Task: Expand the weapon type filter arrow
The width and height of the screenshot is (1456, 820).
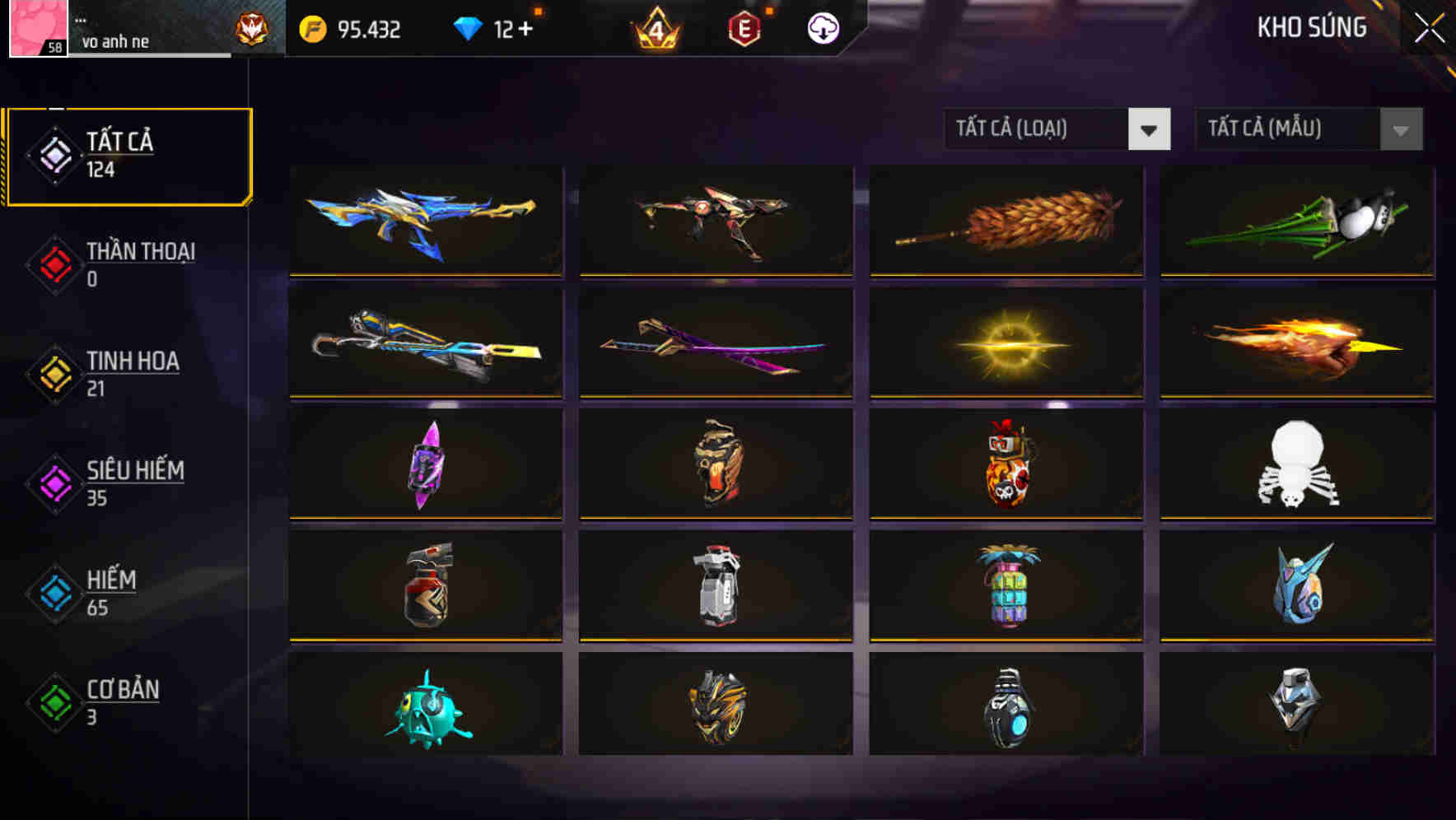Action: [1150, 129]
